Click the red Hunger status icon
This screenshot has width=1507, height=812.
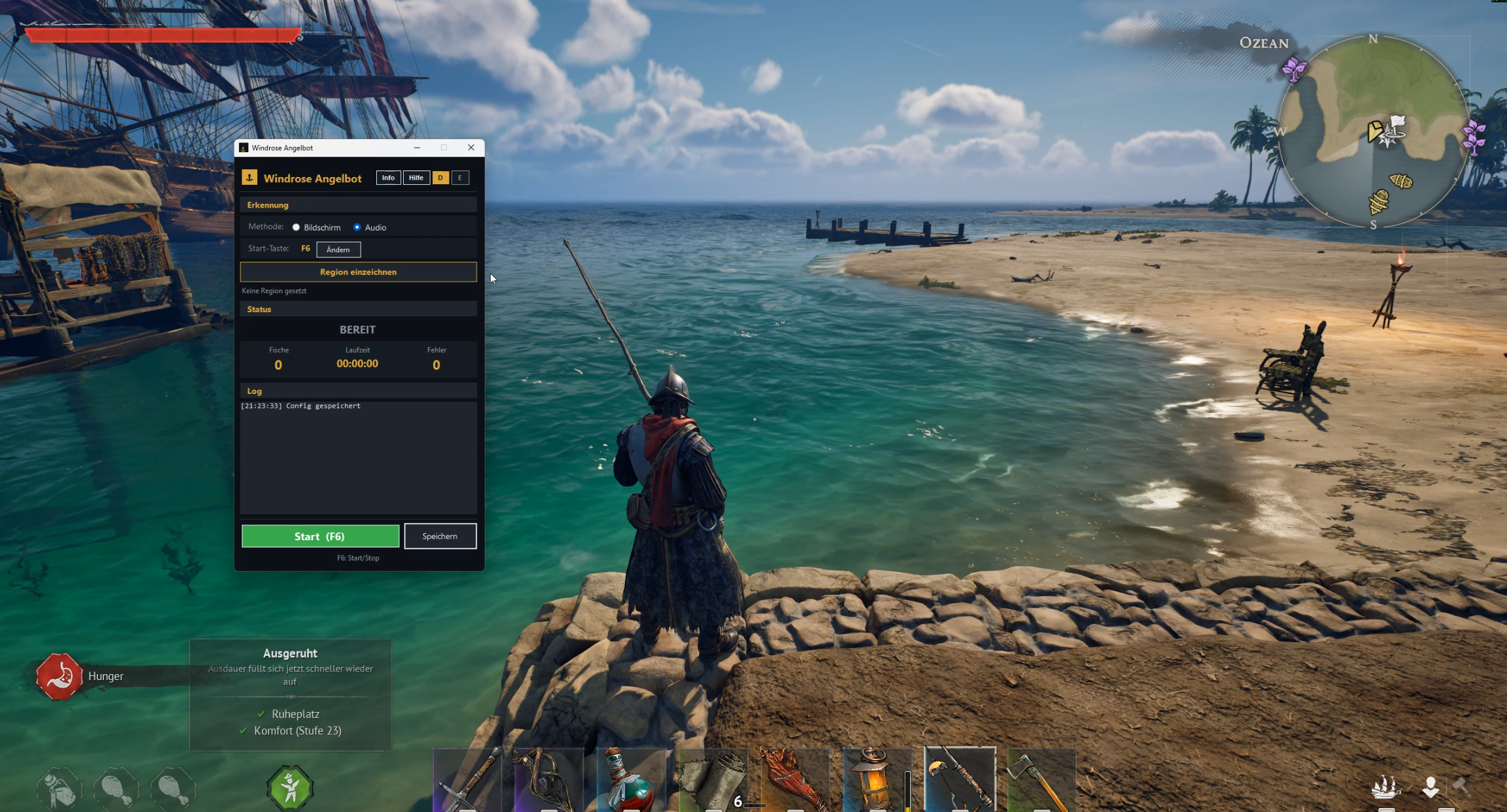click(x=59, y=676)
